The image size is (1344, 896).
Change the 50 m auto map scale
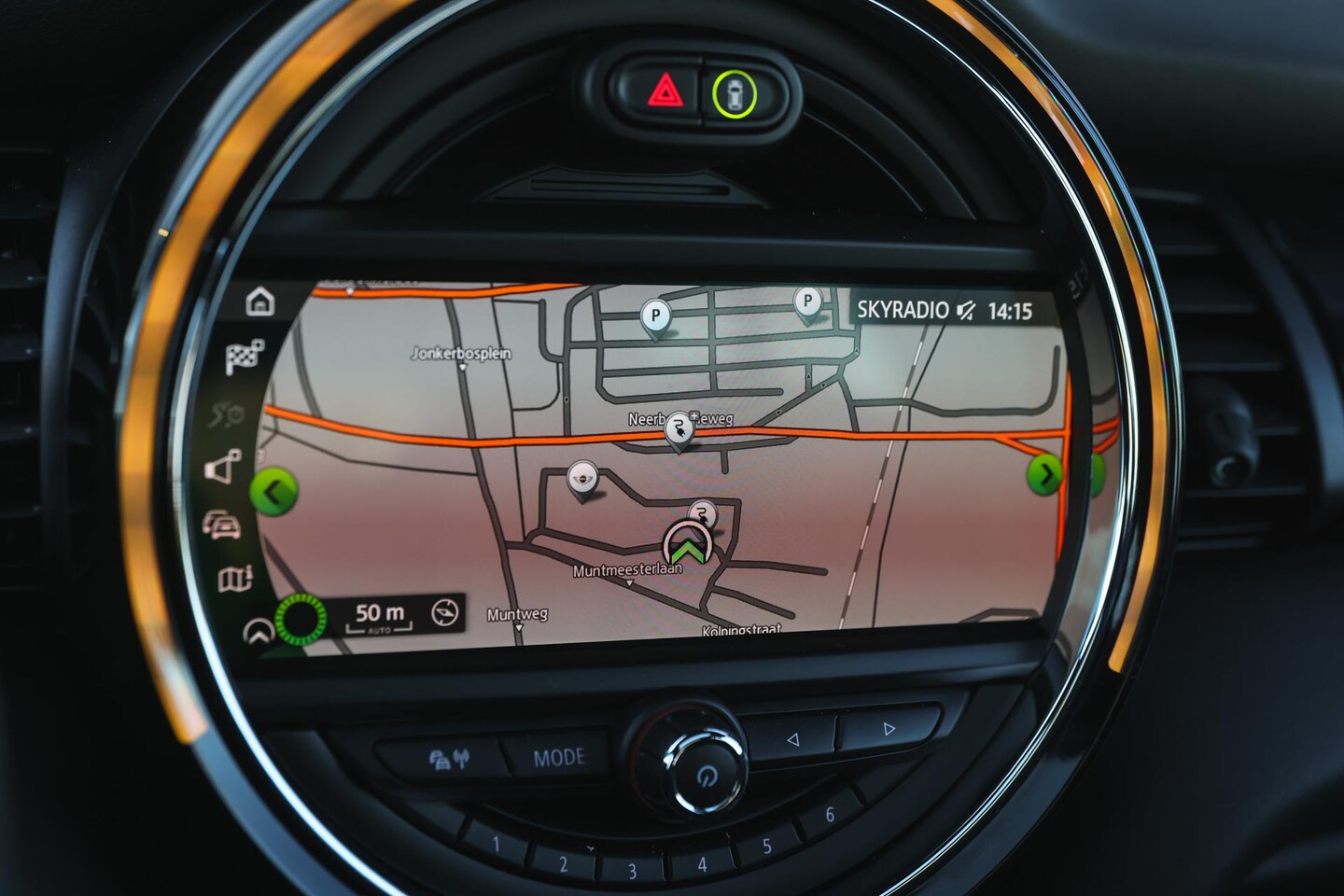(381, 615)
